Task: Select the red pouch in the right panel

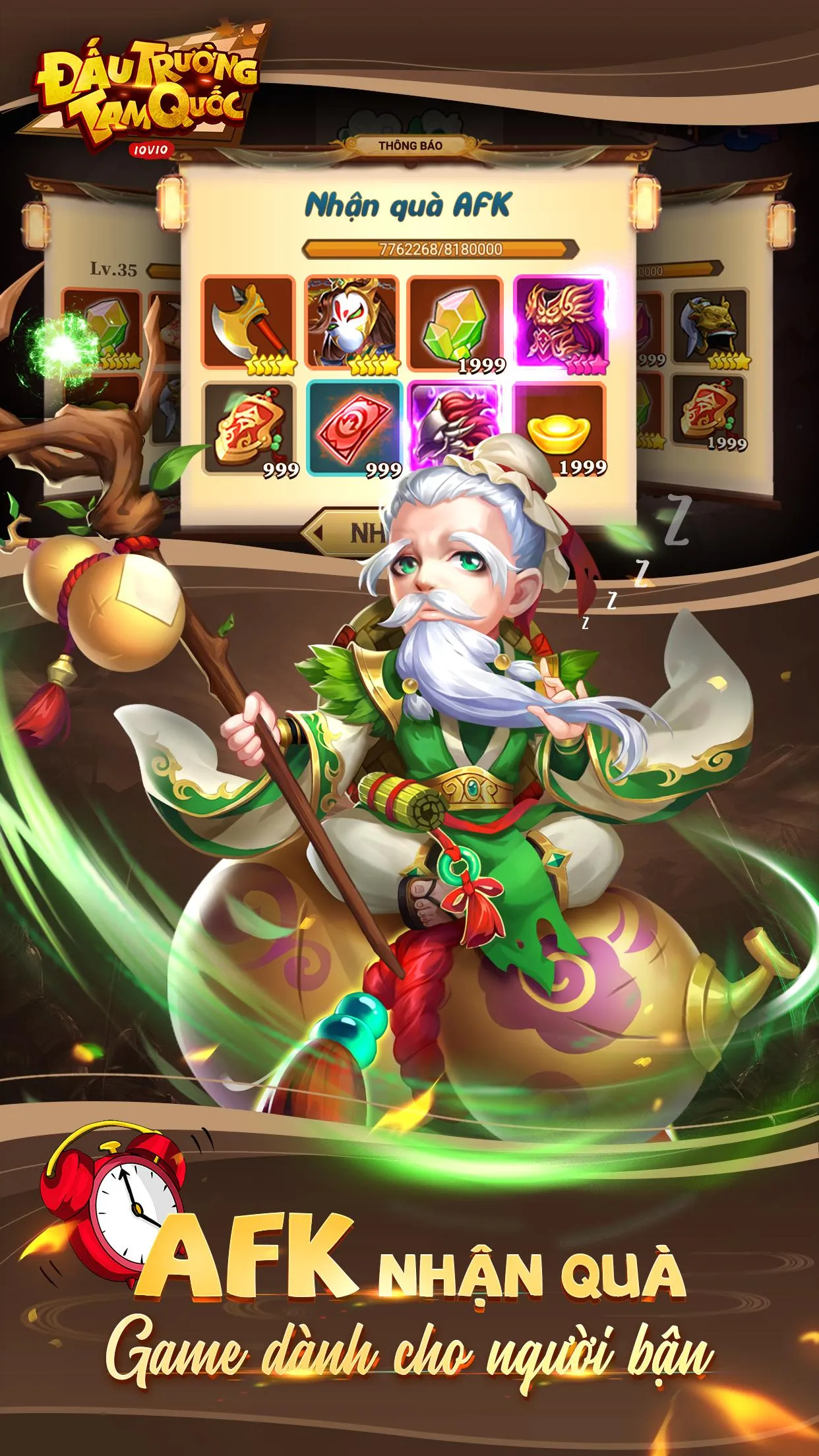Action: [x=710, y=411]
